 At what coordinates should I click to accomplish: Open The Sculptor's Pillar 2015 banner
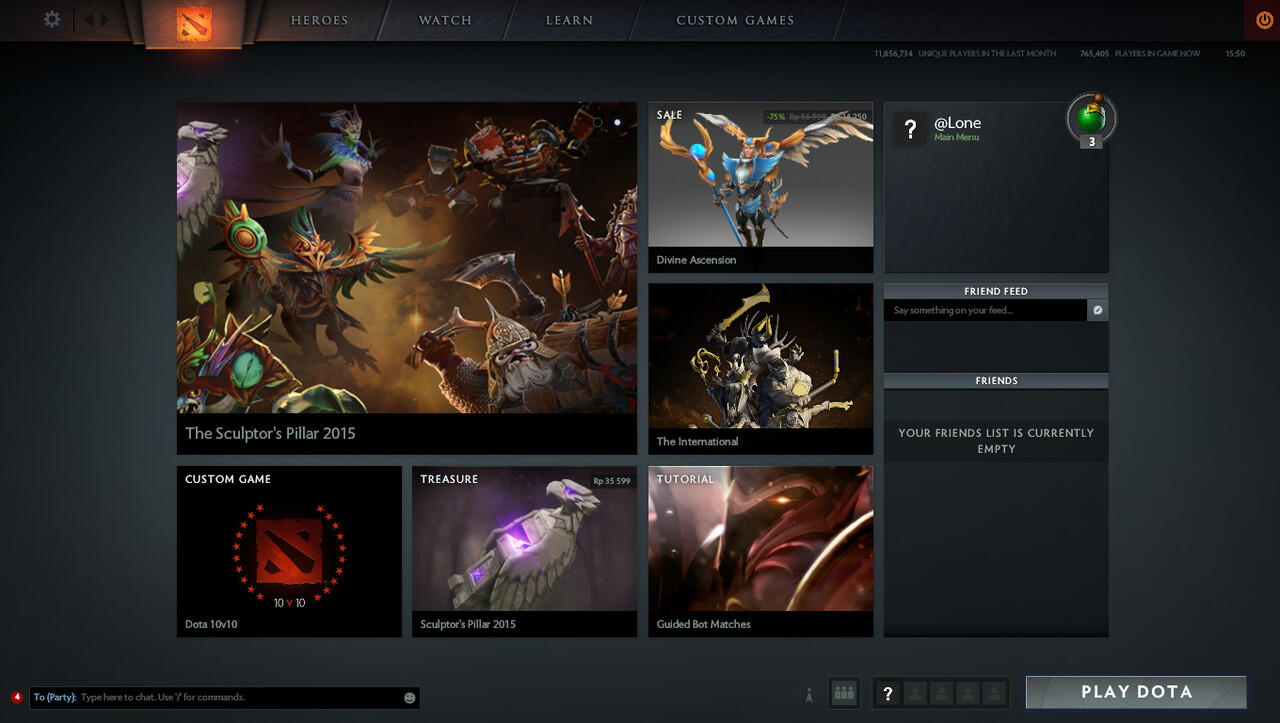(x=406, y=277)
